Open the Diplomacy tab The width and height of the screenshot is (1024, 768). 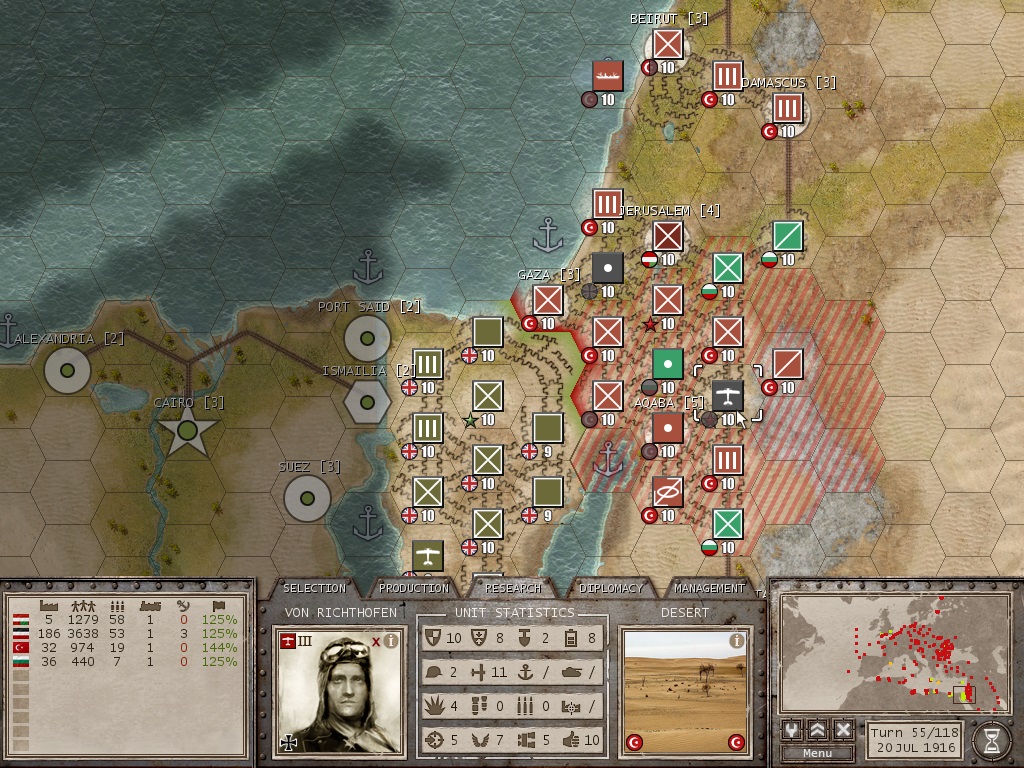tap(611, 588)
